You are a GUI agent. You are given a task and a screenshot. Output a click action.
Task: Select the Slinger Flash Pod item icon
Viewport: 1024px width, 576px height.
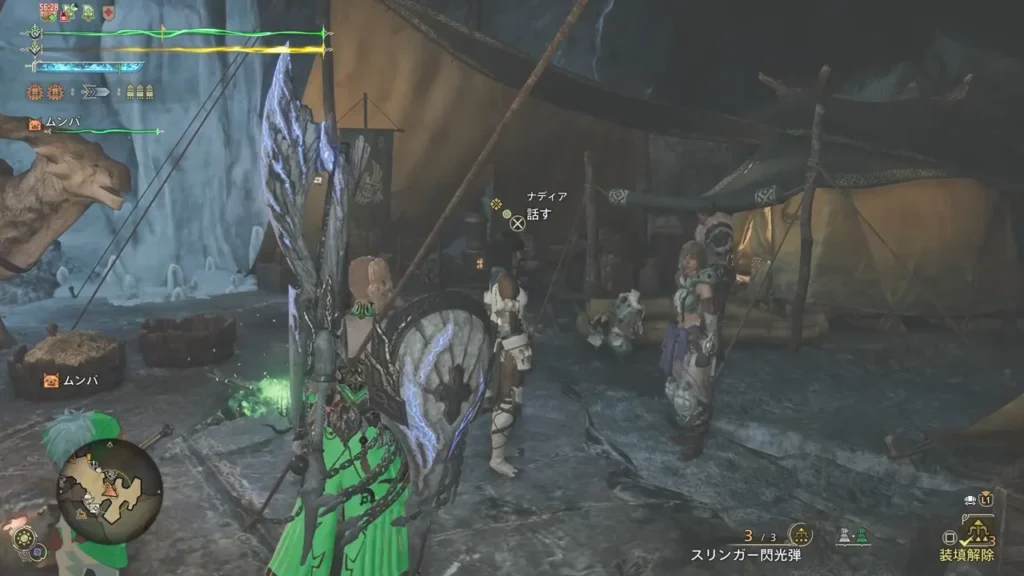click(799, 534)
